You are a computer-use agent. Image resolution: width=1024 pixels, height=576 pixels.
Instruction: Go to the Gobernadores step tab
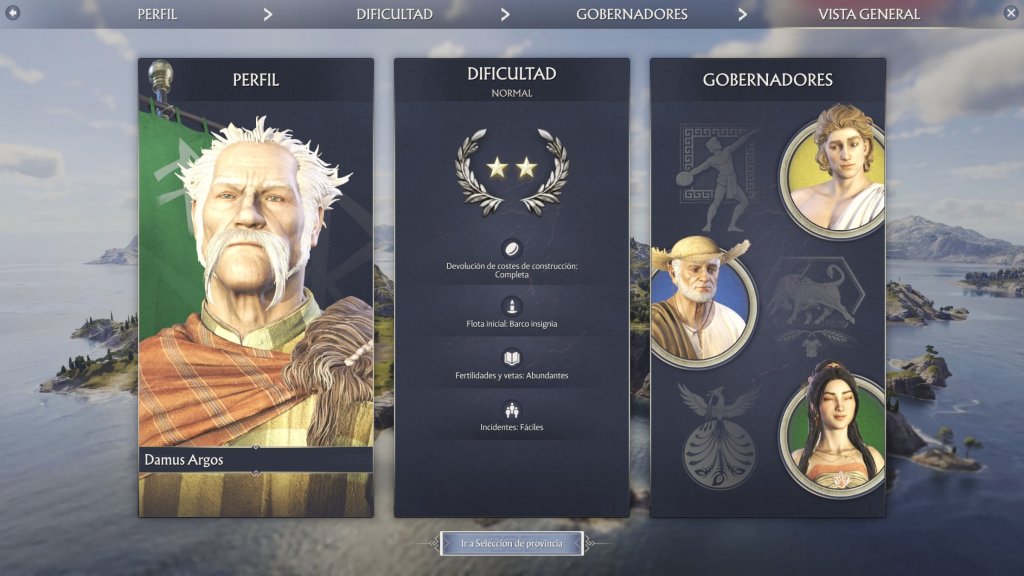click(631, 14)
